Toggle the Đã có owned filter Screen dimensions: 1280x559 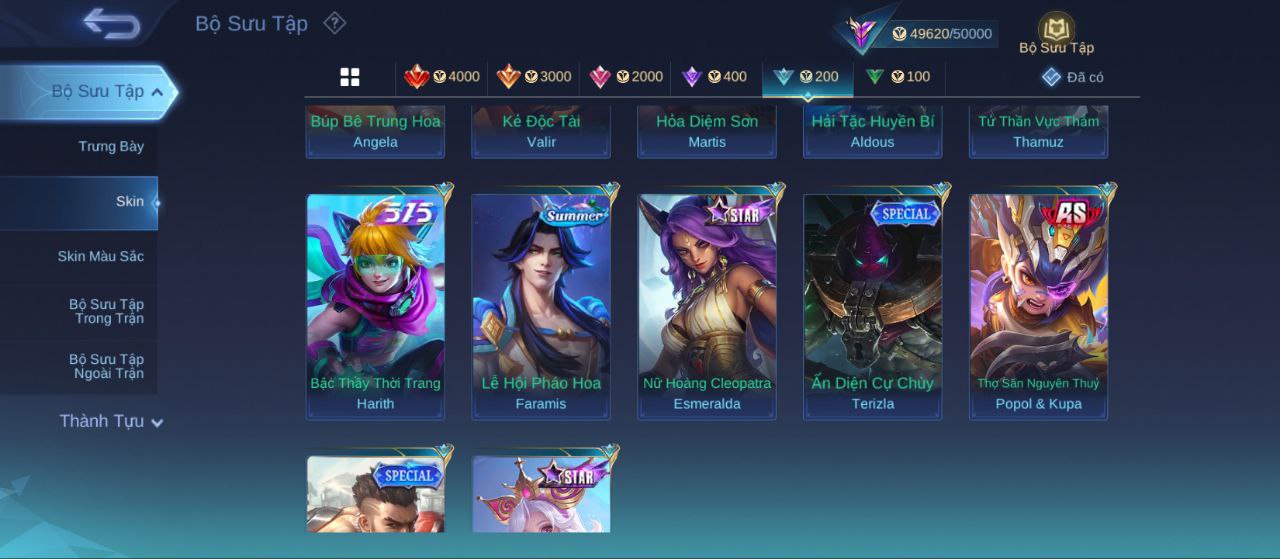(x=1072, y=77)
